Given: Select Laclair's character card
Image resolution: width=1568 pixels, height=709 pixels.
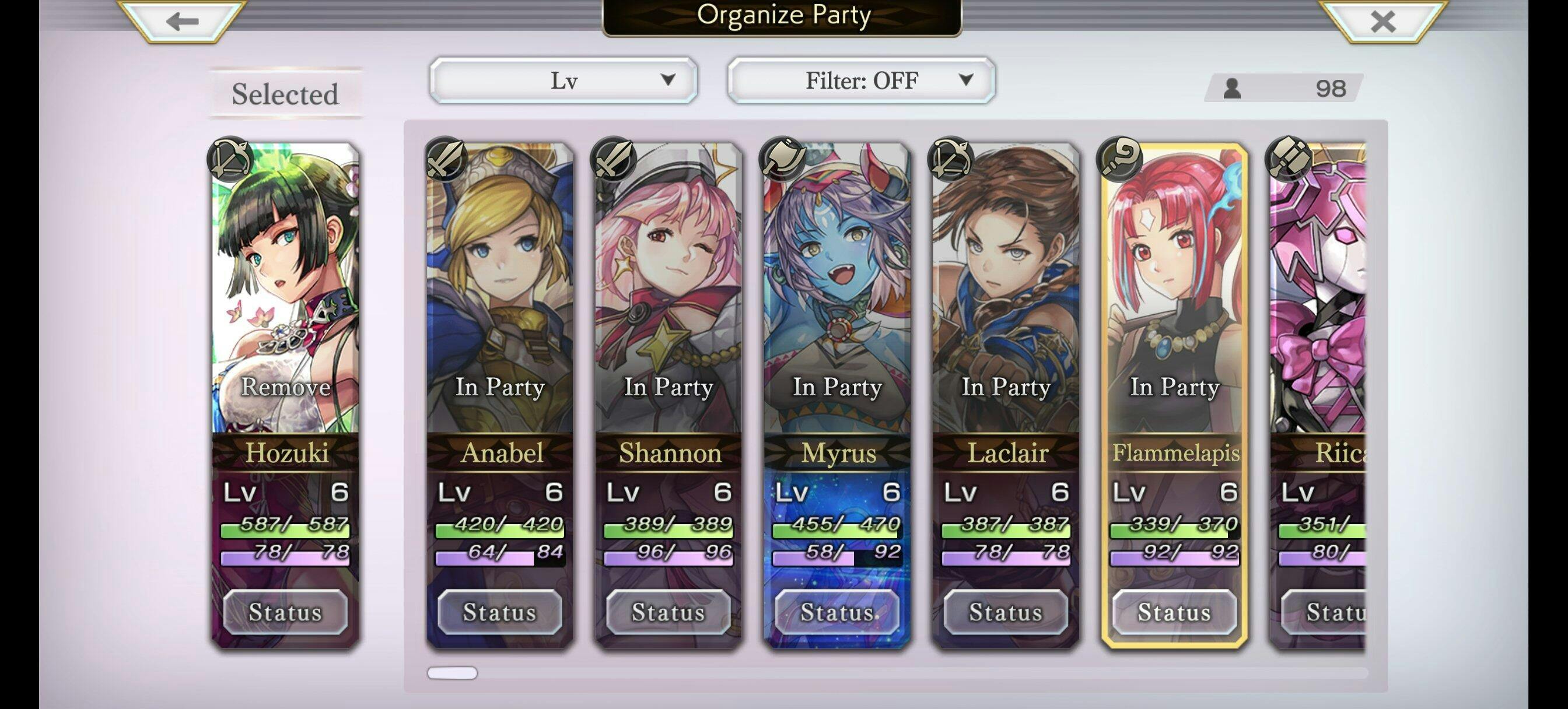Looking at the screenshot, I should click(1006, 304).
